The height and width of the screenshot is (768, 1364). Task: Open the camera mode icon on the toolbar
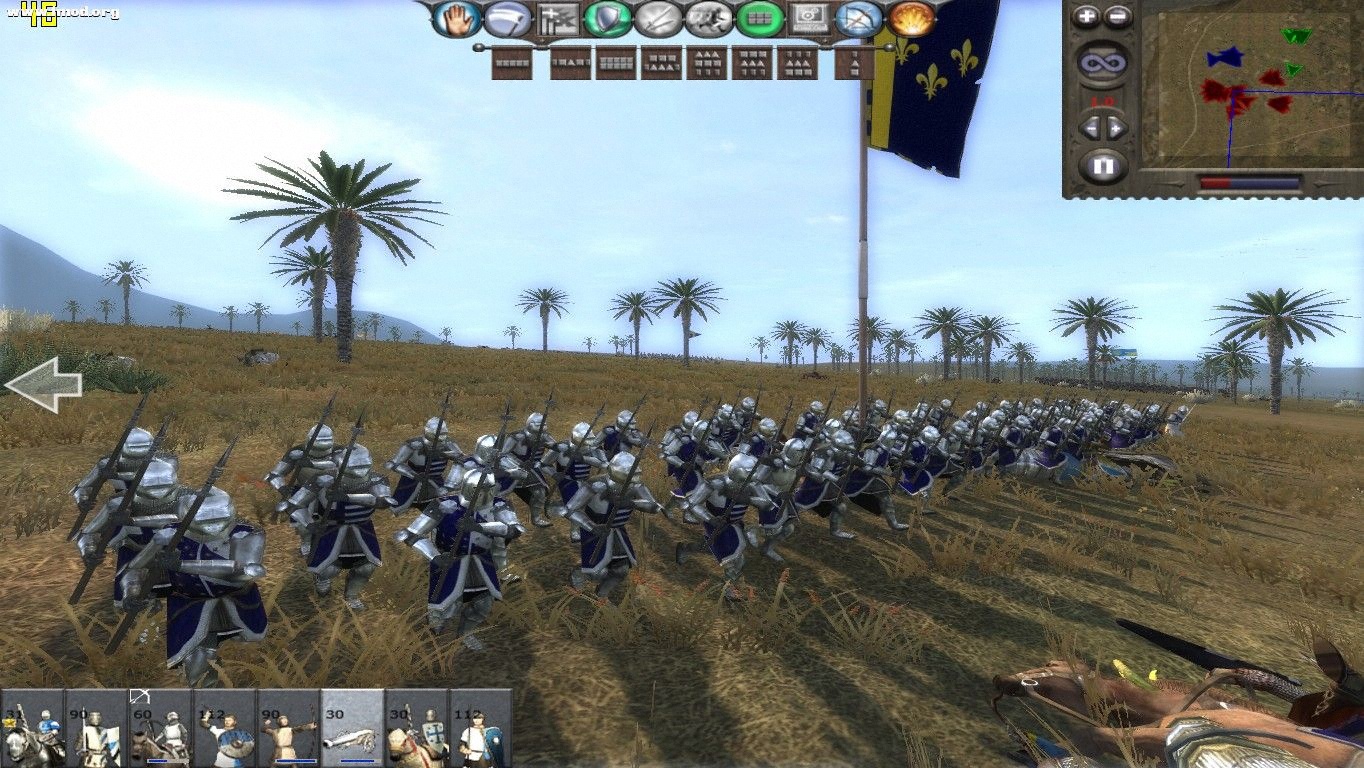coord(808,17)
